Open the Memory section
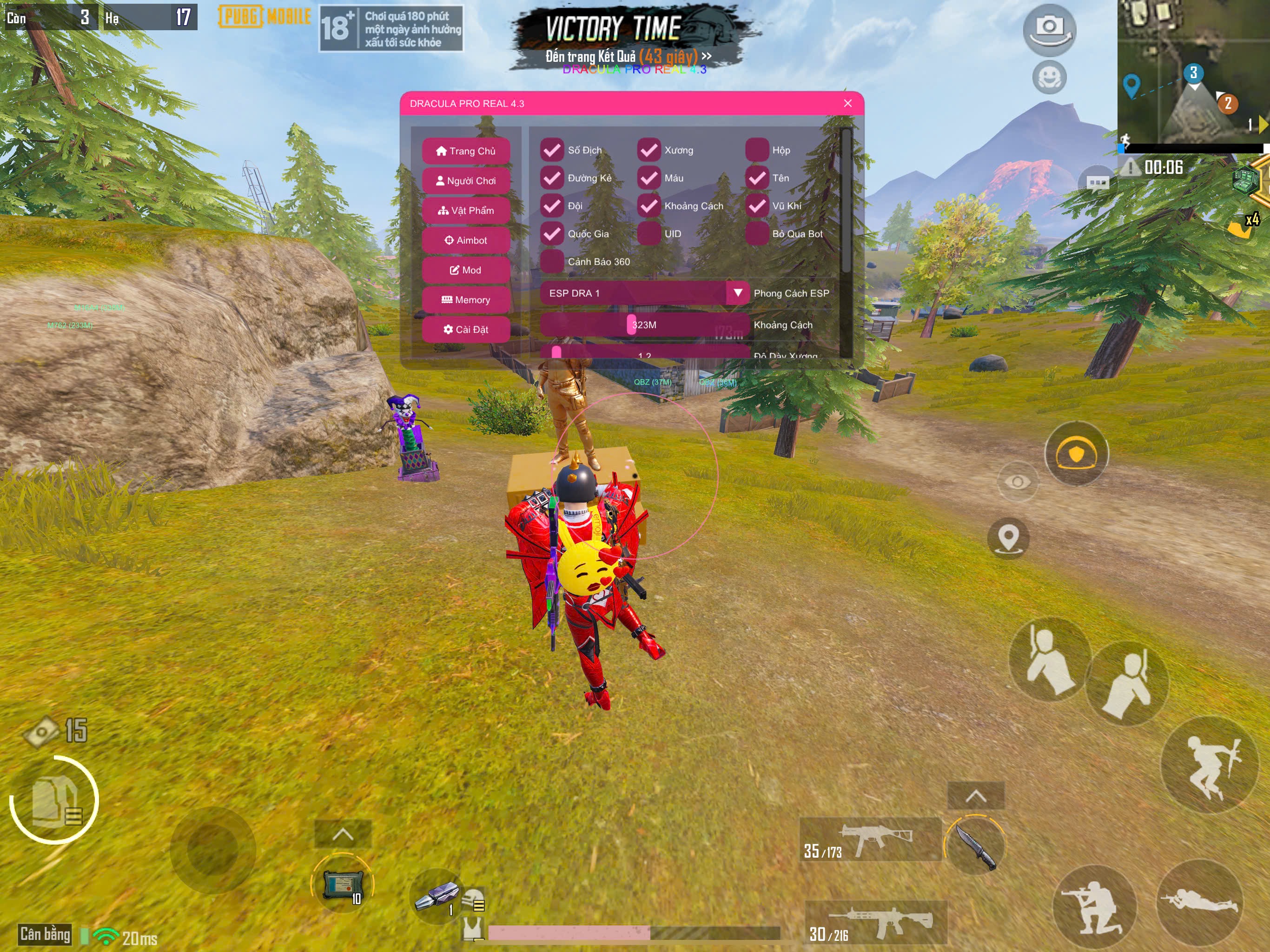Screen dimensions: 1270x952 466,300
